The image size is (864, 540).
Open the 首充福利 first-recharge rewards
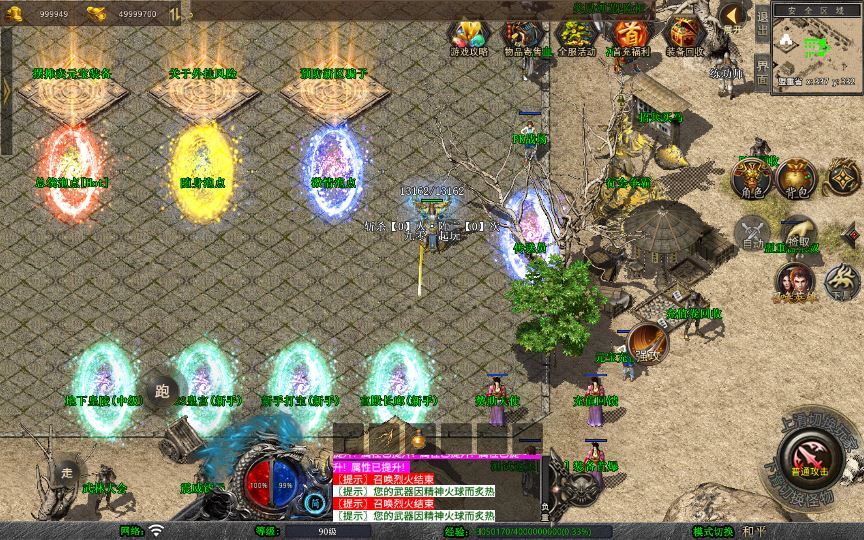(630, 35)
